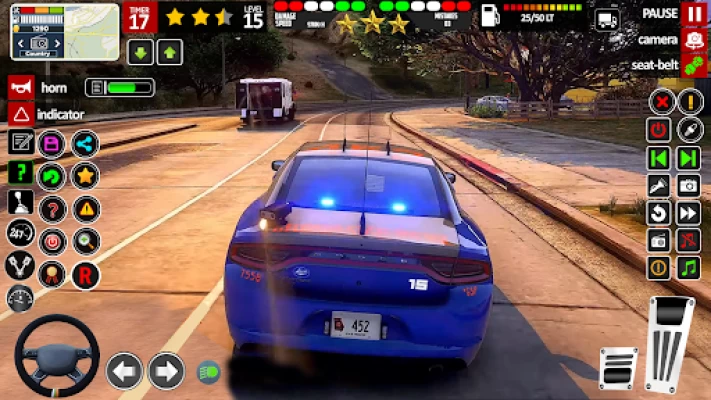
Task: Steer left with the left arrow button
Action: click(125, 371)
